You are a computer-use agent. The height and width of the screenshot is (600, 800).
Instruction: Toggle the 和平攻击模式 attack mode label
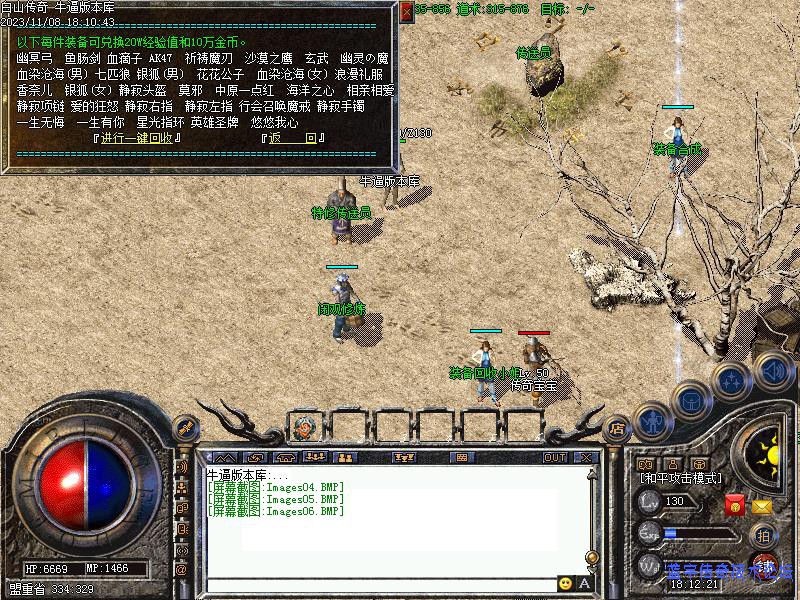[682, 479]
